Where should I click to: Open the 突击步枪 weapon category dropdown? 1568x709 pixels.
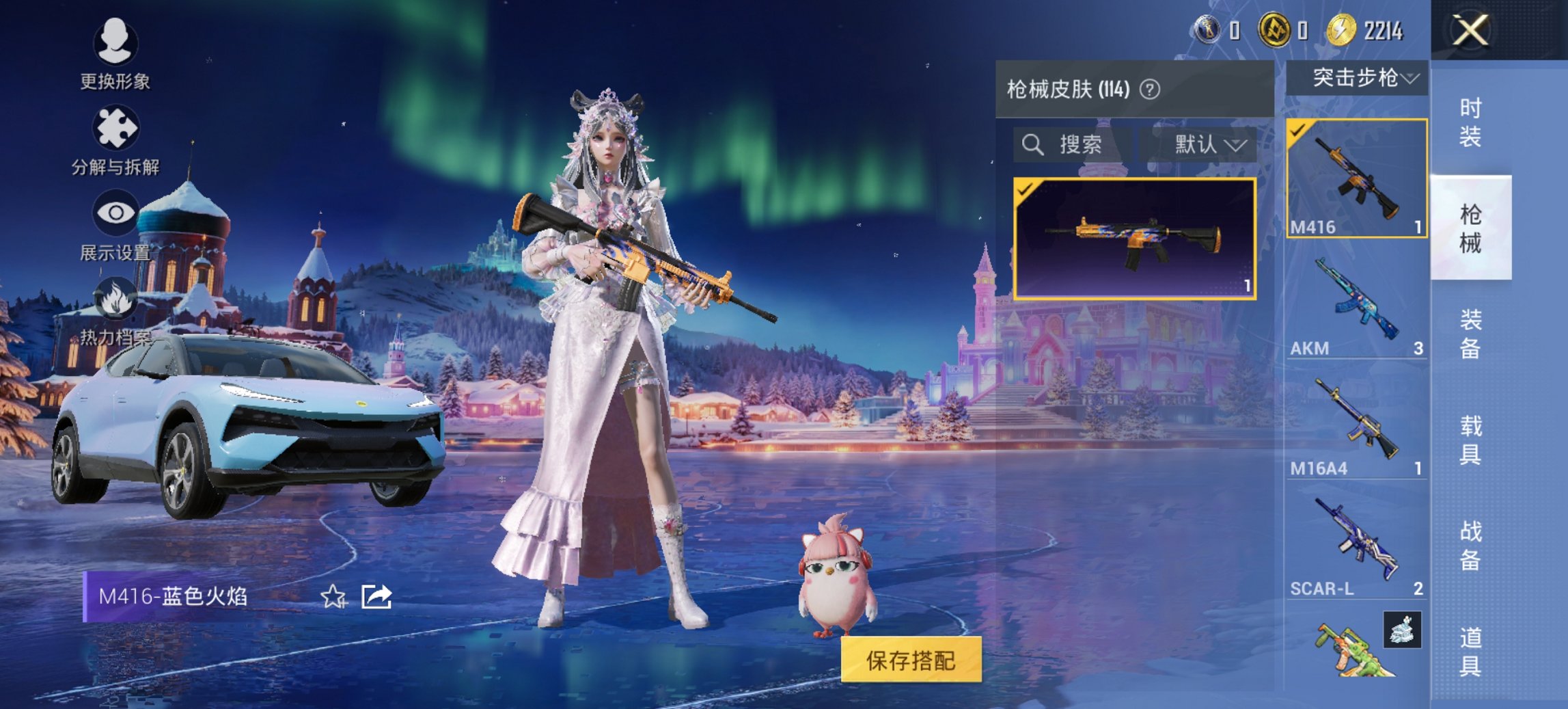point(1362,78)
